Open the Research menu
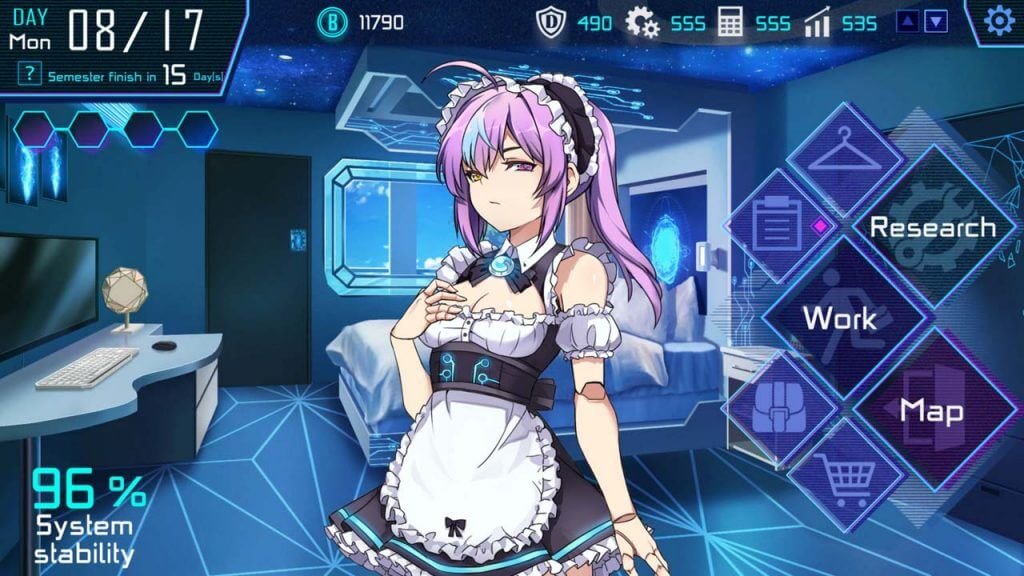Image resolution: width=1024 pixels, height=576 pixels. [x=930, y=228]
